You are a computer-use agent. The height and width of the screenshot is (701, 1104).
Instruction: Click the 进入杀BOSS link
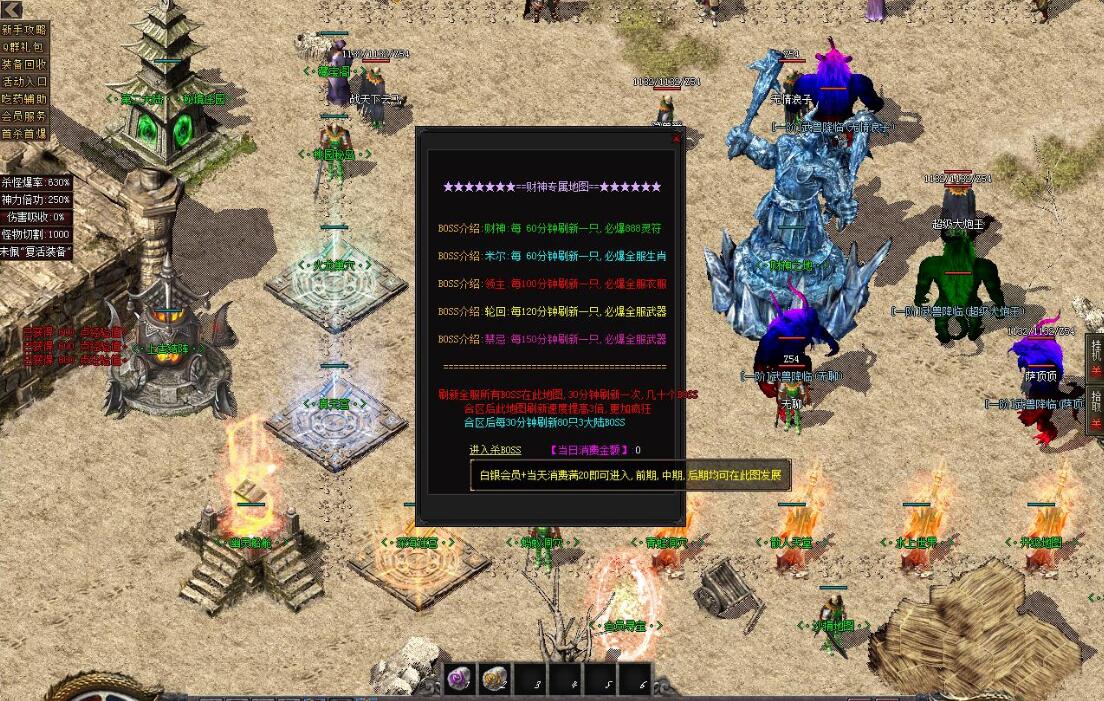point(495,450)
